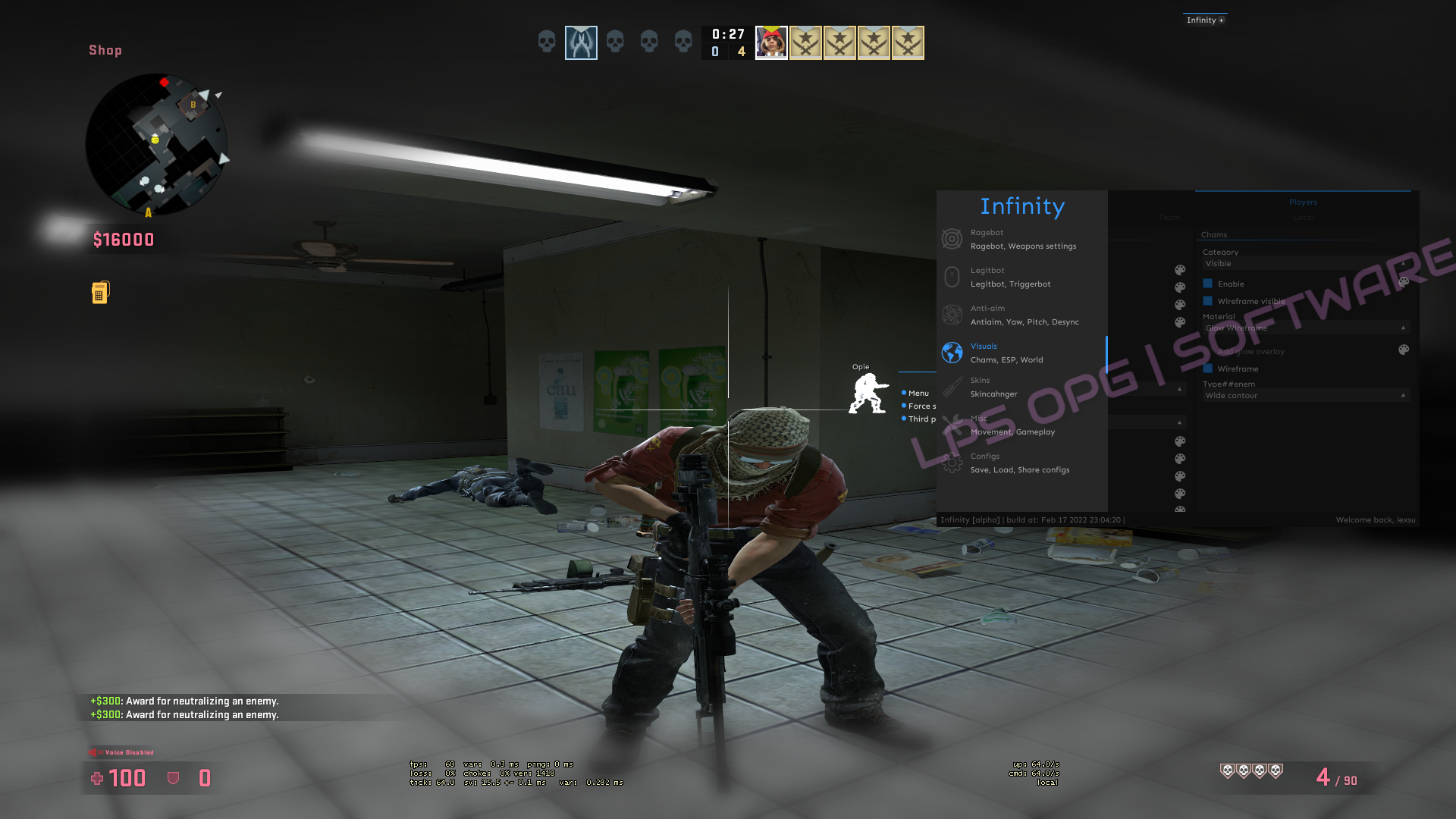Click the Infinity watermark label
Screen dimensions: 1456x819
pyautogui.click(x=1204, y=20)
